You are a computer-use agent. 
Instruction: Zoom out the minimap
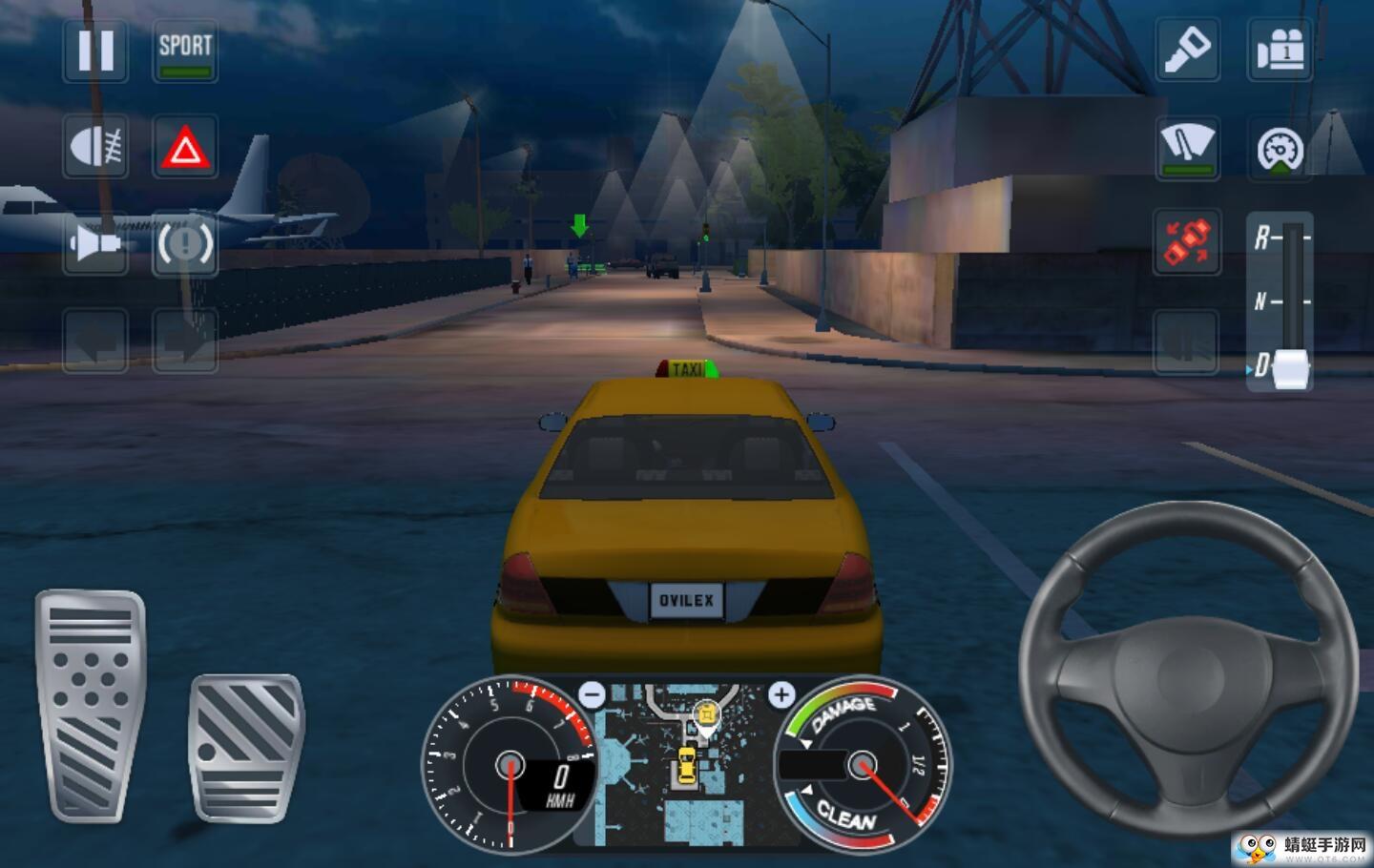pos(593,694)
